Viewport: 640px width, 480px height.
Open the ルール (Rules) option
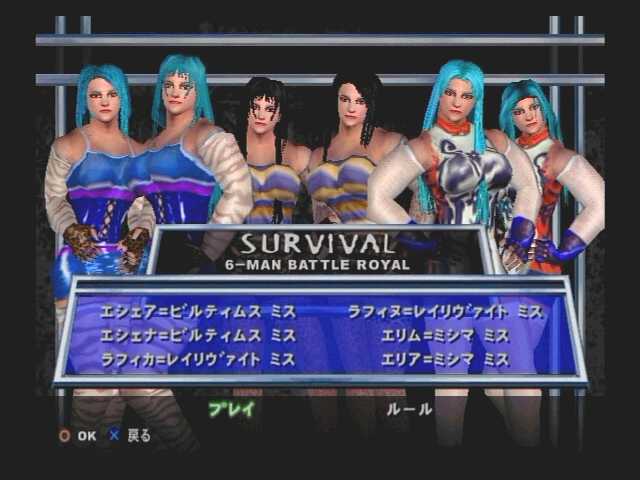point(409,409)
